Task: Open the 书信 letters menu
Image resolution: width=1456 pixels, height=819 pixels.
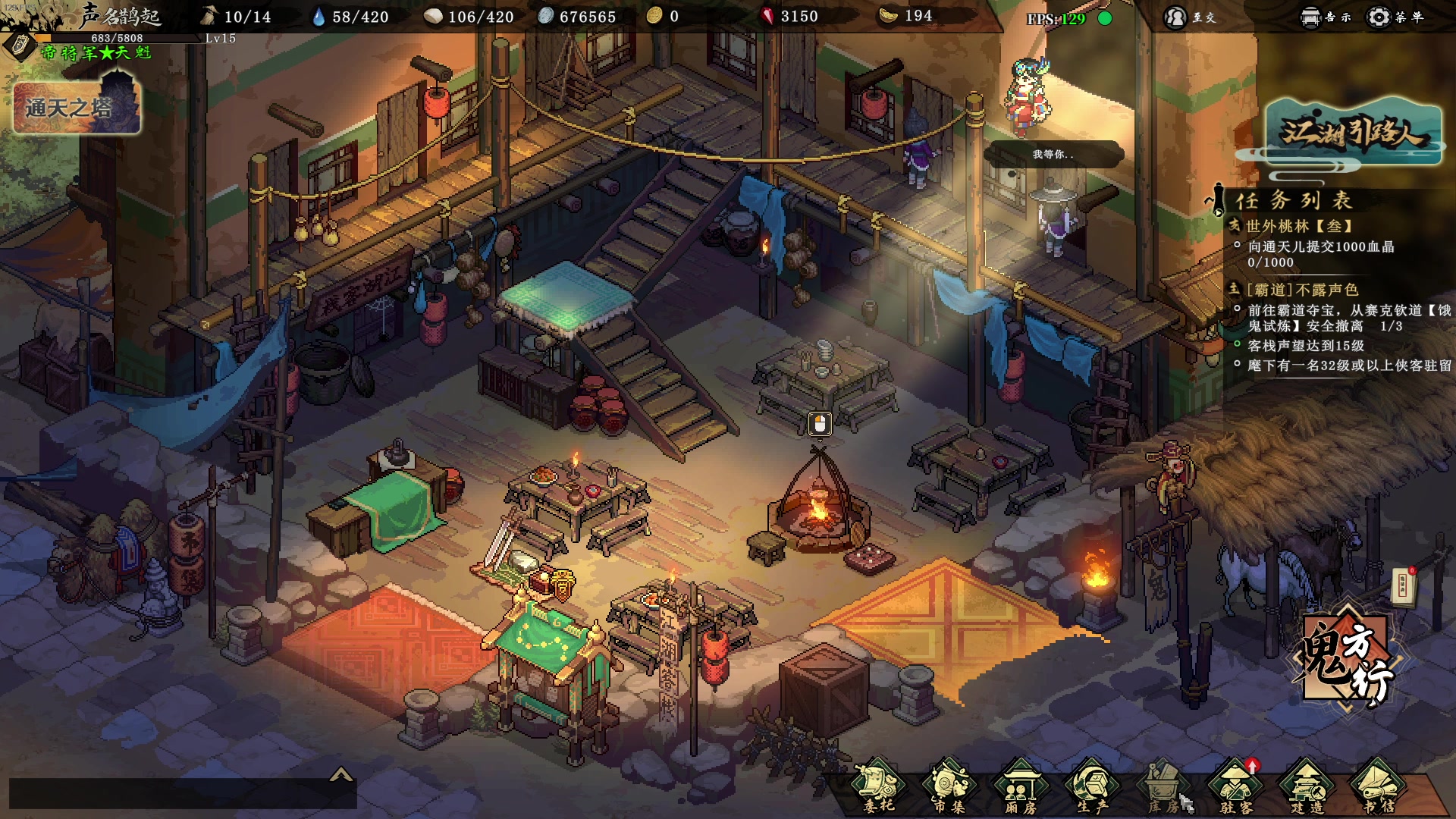Action: pos(1378,787)
